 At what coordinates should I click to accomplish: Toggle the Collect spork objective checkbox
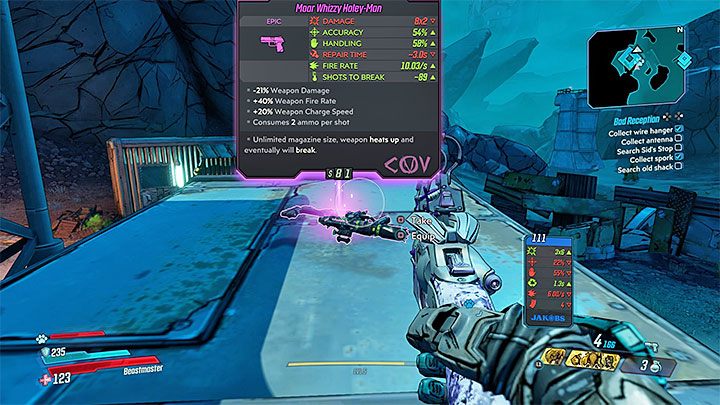679,157
